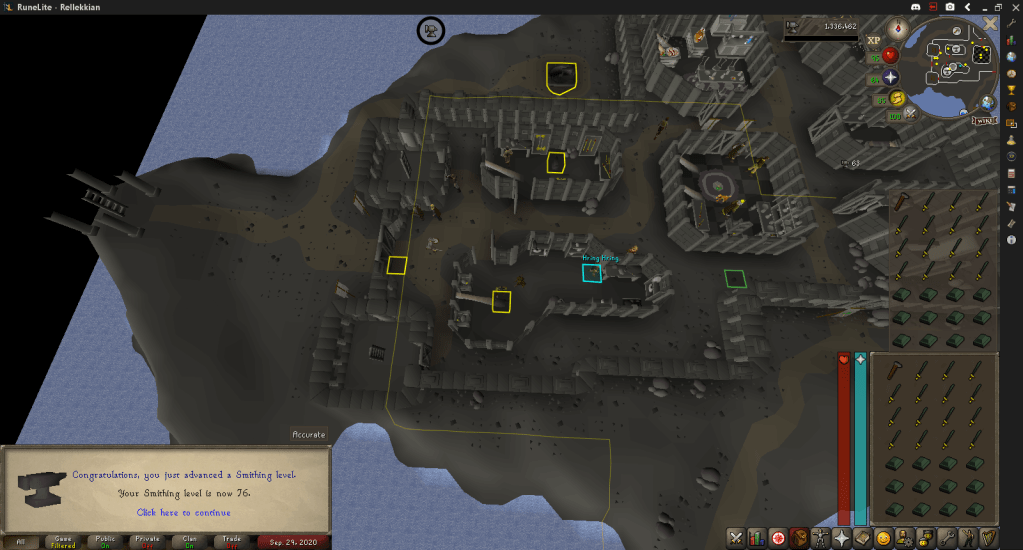Toggle the XP drops button

[x=873, y=42]
